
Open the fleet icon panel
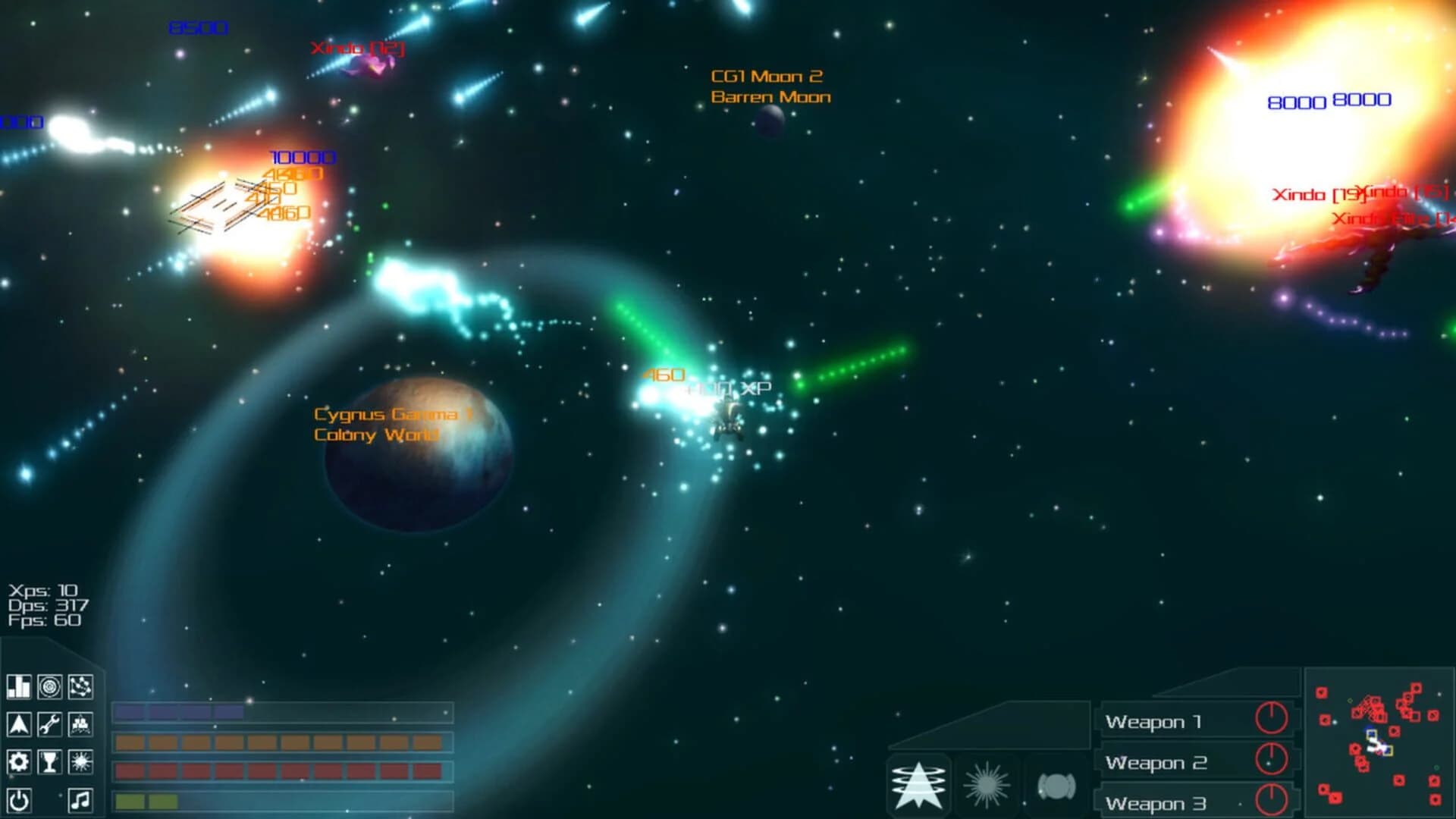[80, 724]
